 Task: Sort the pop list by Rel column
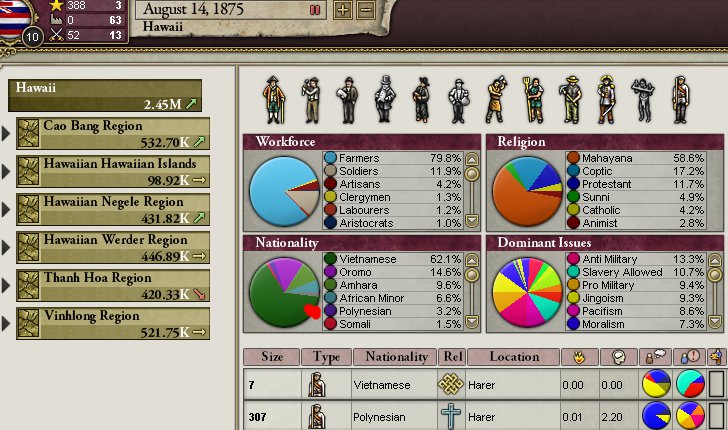point(452,357)
